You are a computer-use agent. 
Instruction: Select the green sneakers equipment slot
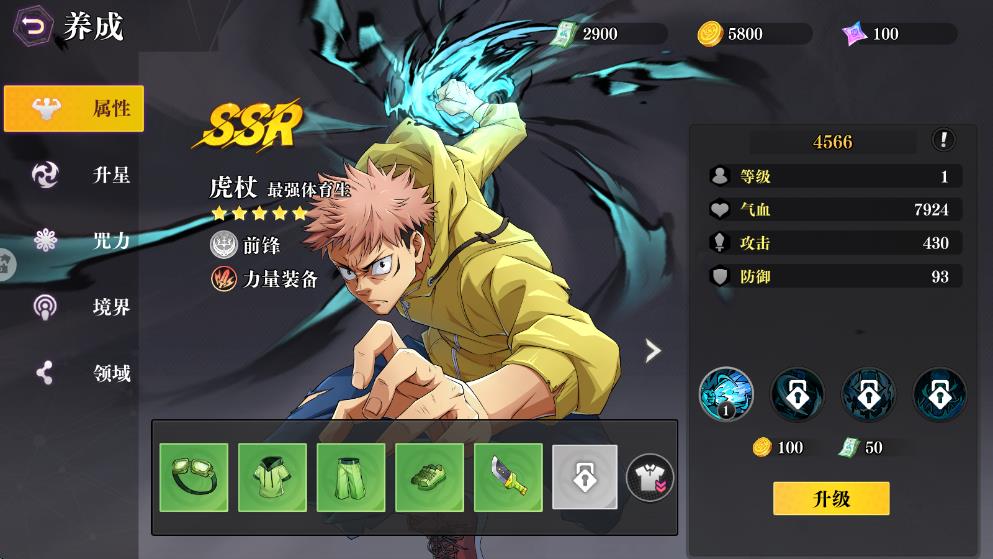click(429, 478)
